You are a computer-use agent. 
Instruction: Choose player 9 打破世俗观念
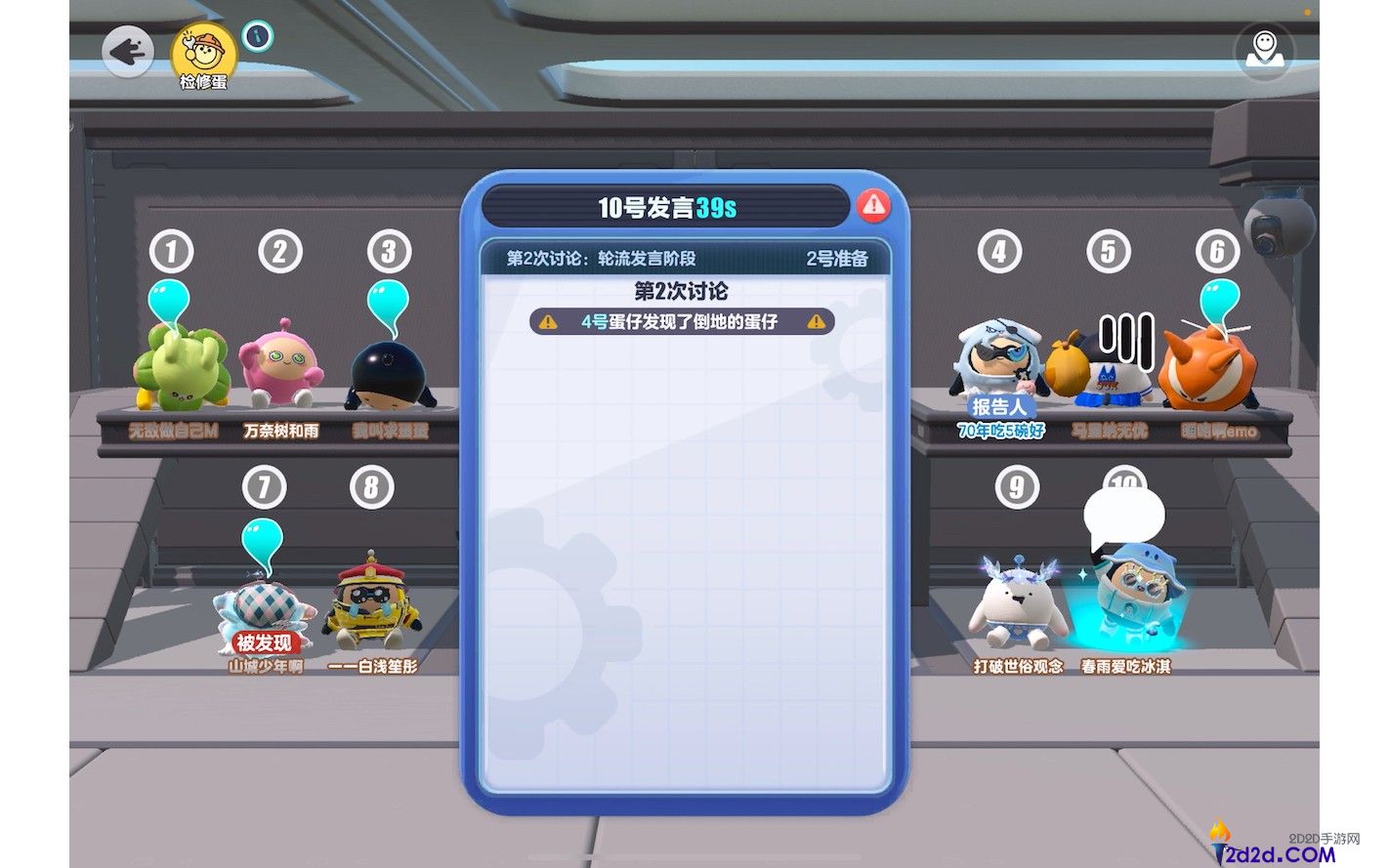1017,607
